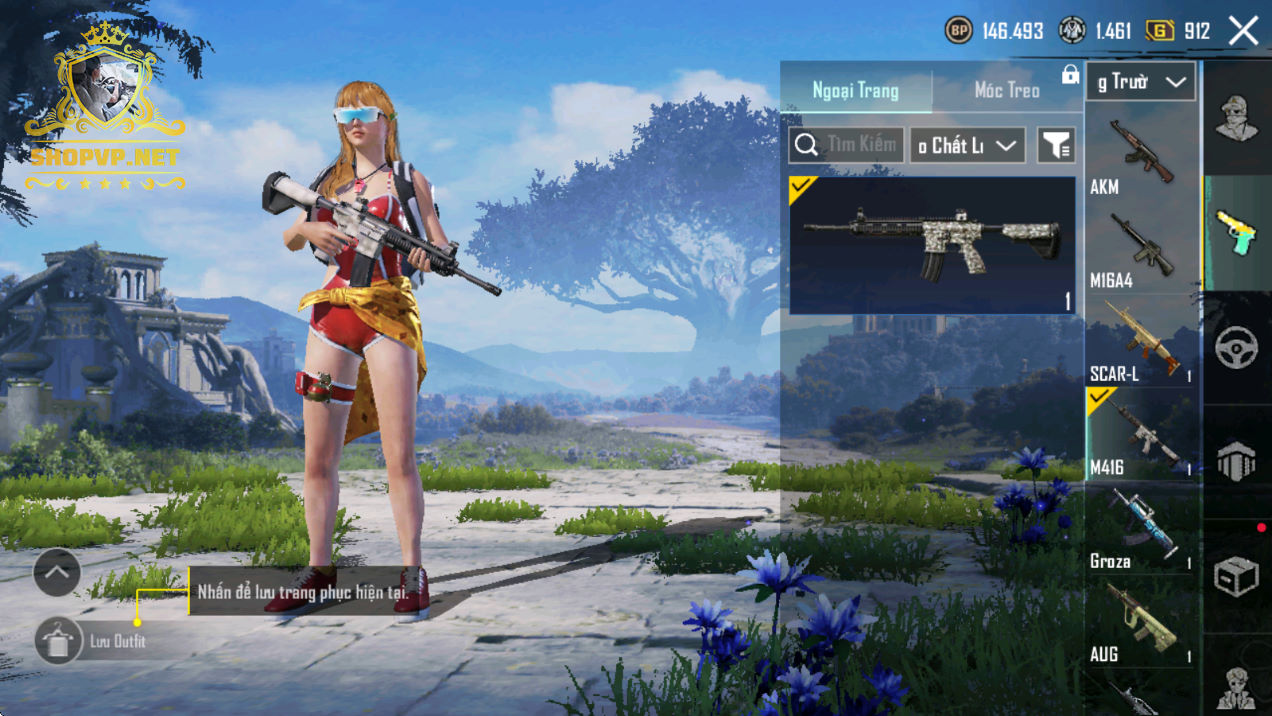Close the inventory screen with the X

[x=1243, y=31]
